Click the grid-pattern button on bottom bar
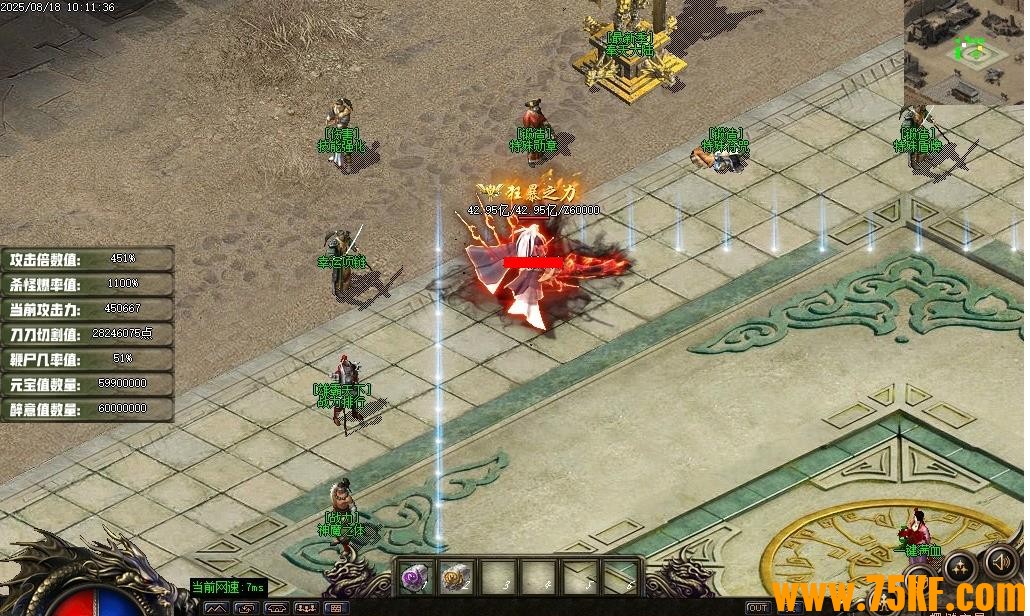1030x616 pixels. click(x=336, y=608)
